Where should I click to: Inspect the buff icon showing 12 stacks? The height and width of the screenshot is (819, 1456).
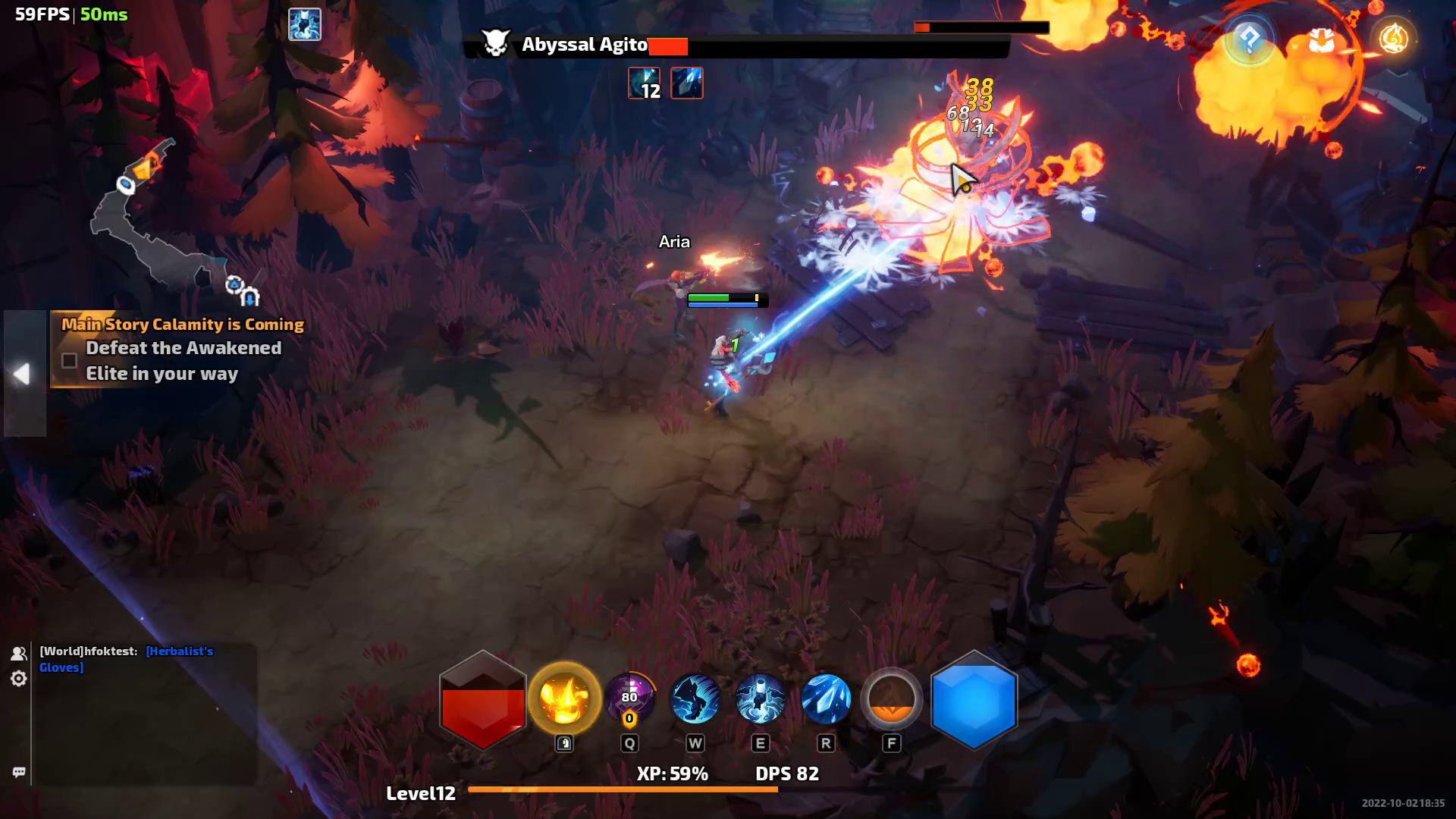click(644, 83)
